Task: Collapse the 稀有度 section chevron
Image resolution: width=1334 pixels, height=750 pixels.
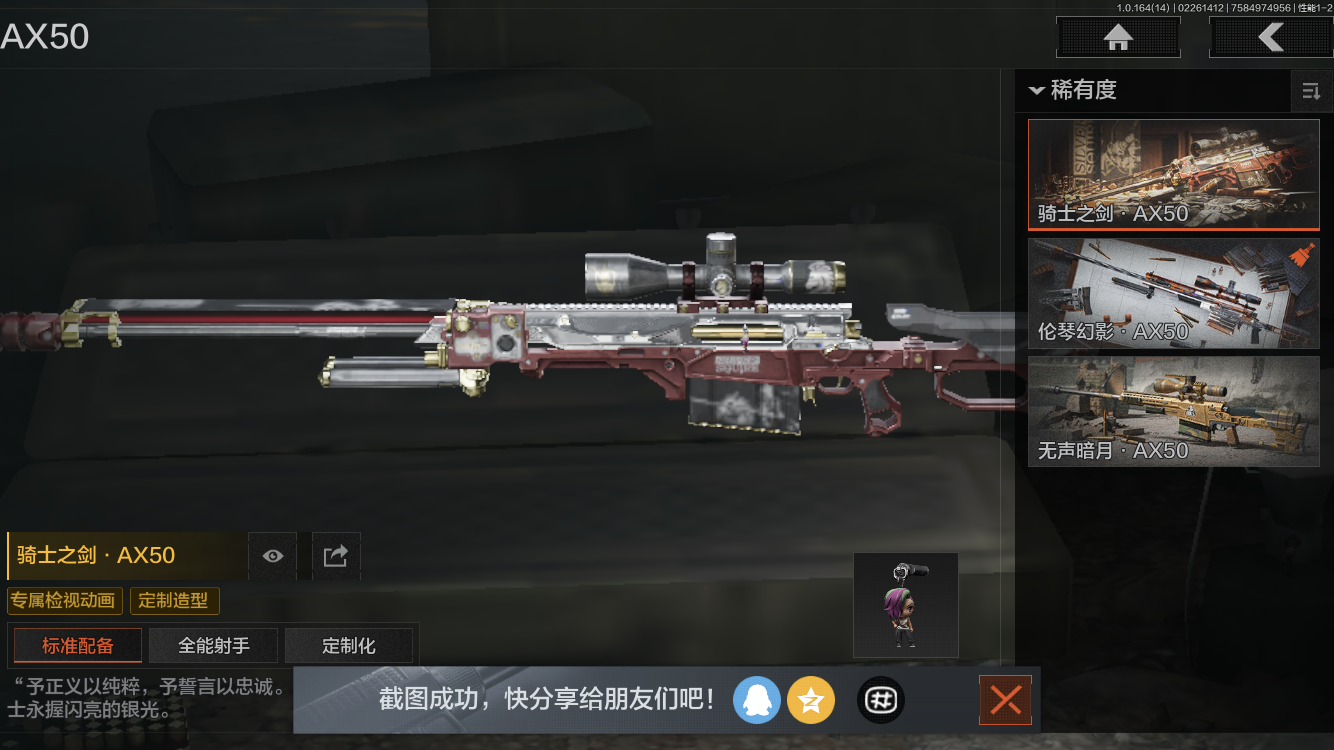Action: point(1036,91)
